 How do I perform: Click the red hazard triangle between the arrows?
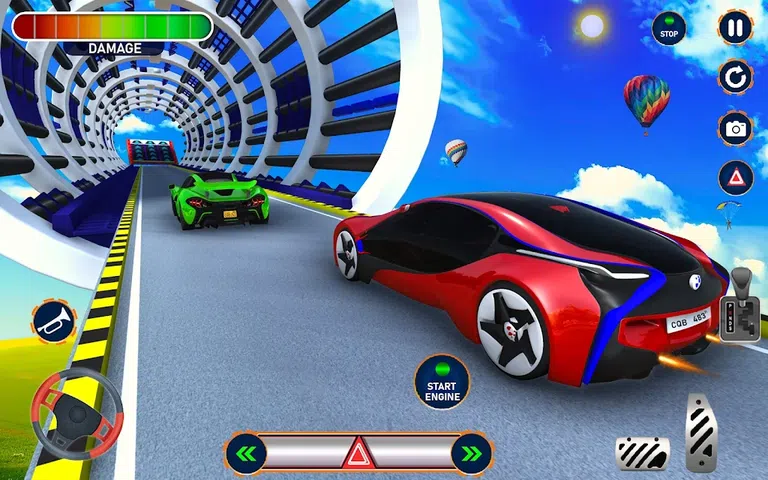pyautogui.click(x=358, y=454)
